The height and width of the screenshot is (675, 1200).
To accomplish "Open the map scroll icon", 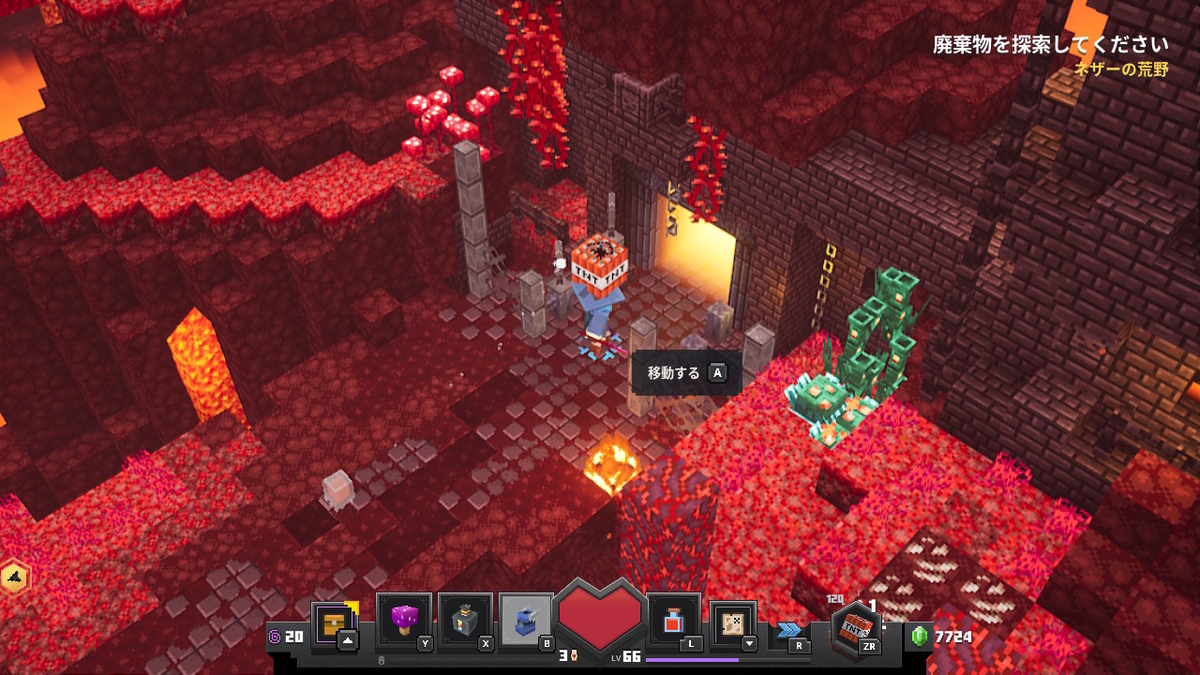I will (x=733, y=622).
